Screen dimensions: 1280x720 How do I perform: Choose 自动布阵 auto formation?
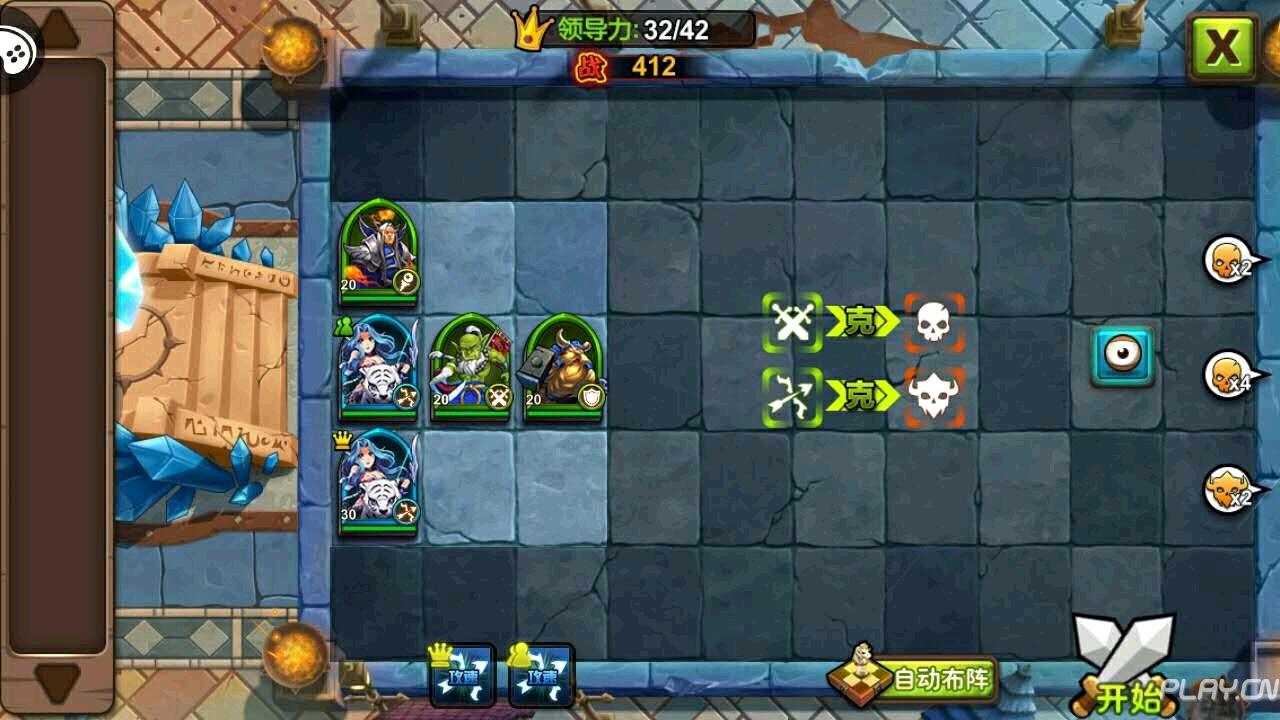coord(913,679)
